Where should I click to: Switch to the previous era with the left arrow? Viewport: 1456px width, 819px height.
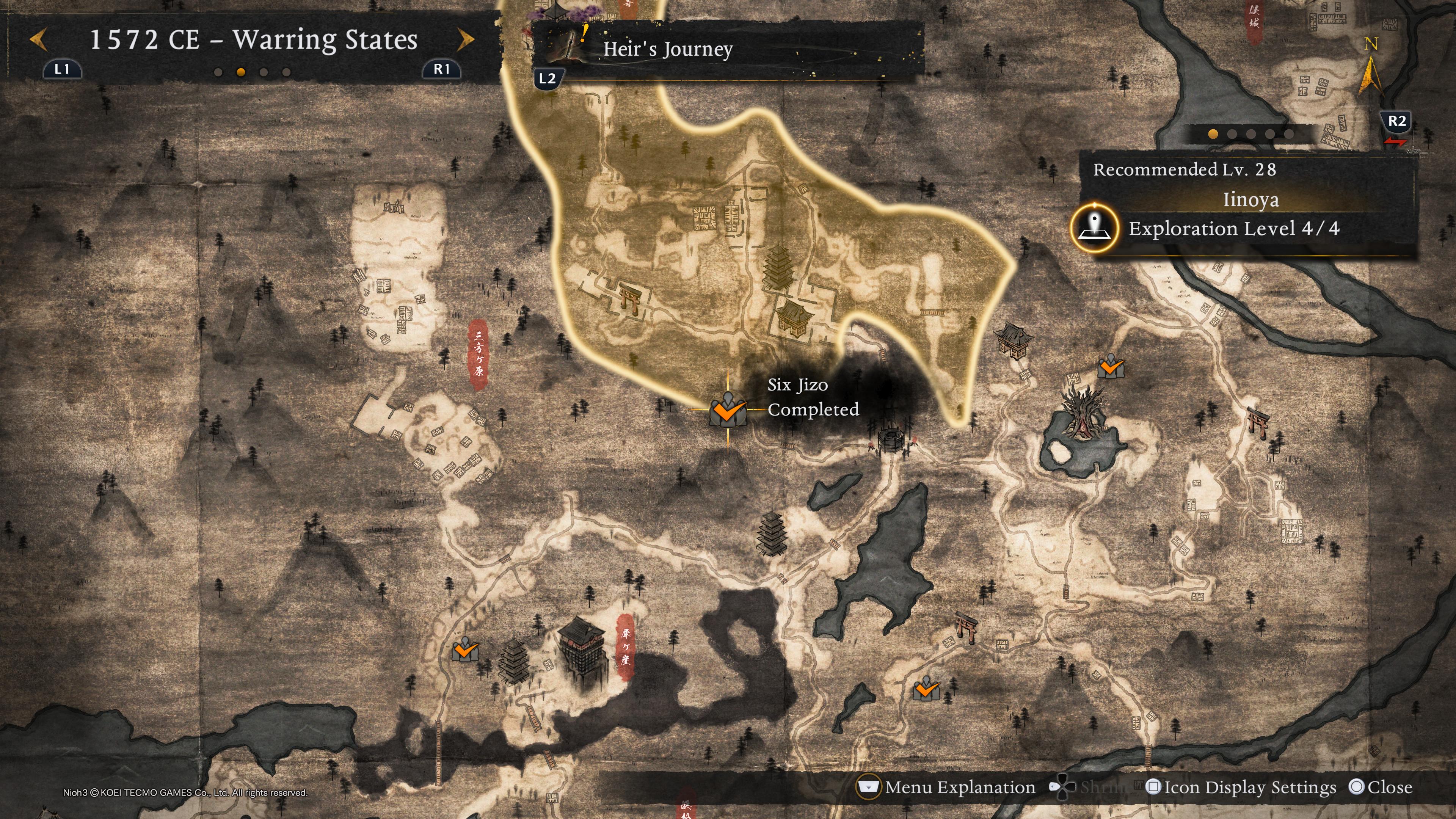(x=38, y=40)
